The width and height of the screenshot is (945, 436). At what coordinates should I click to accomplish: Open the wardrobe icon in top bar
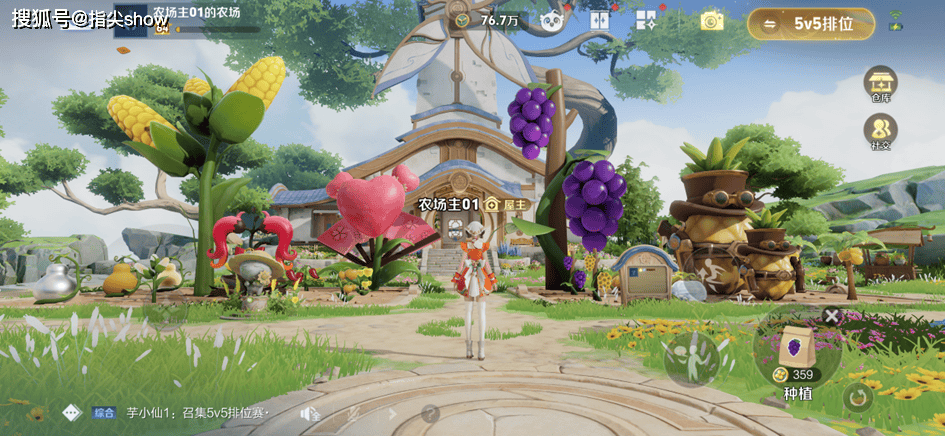(600, 20)
